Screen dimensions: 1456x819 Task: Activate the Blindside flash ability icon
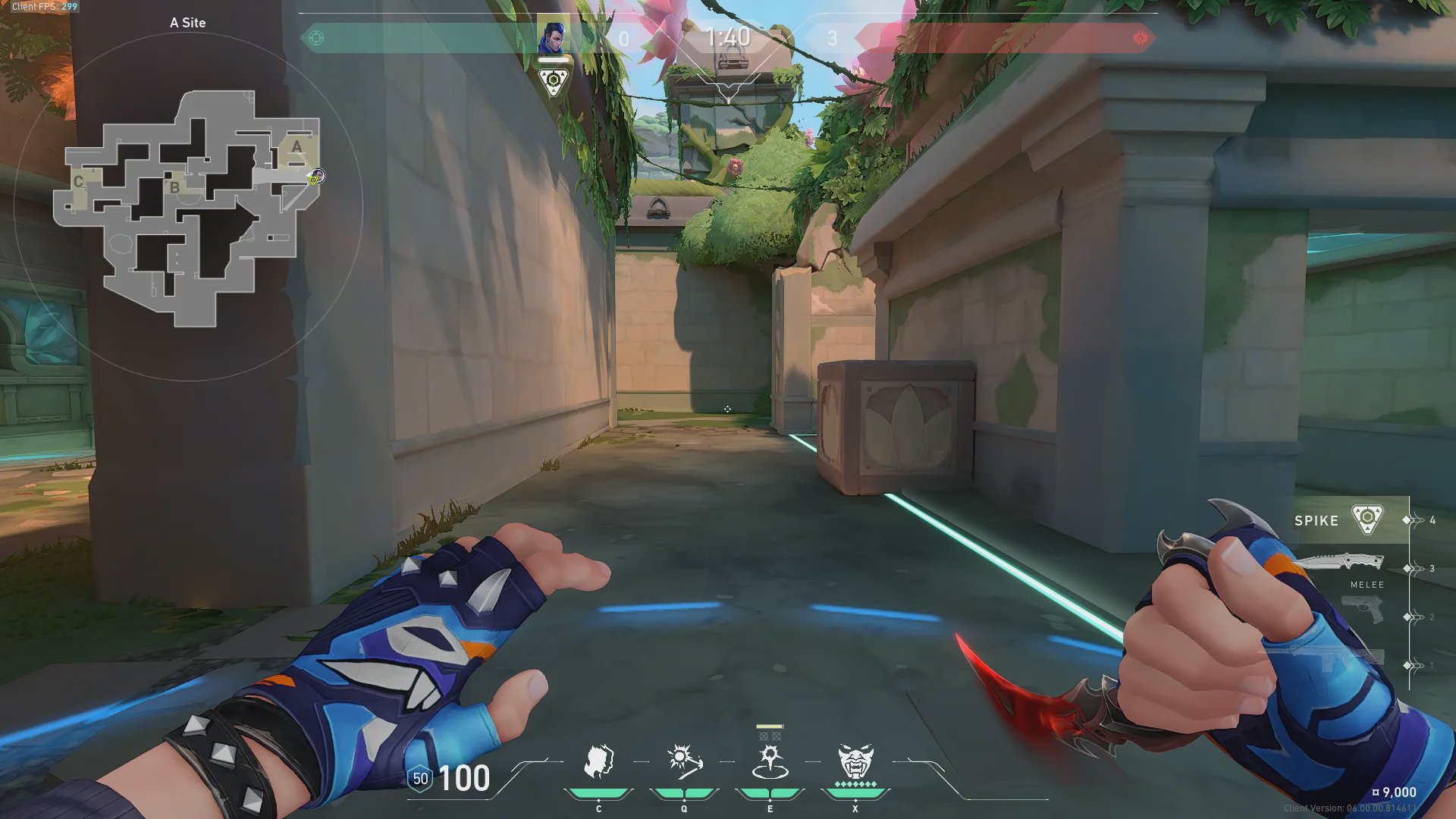[x=684, y=762]
